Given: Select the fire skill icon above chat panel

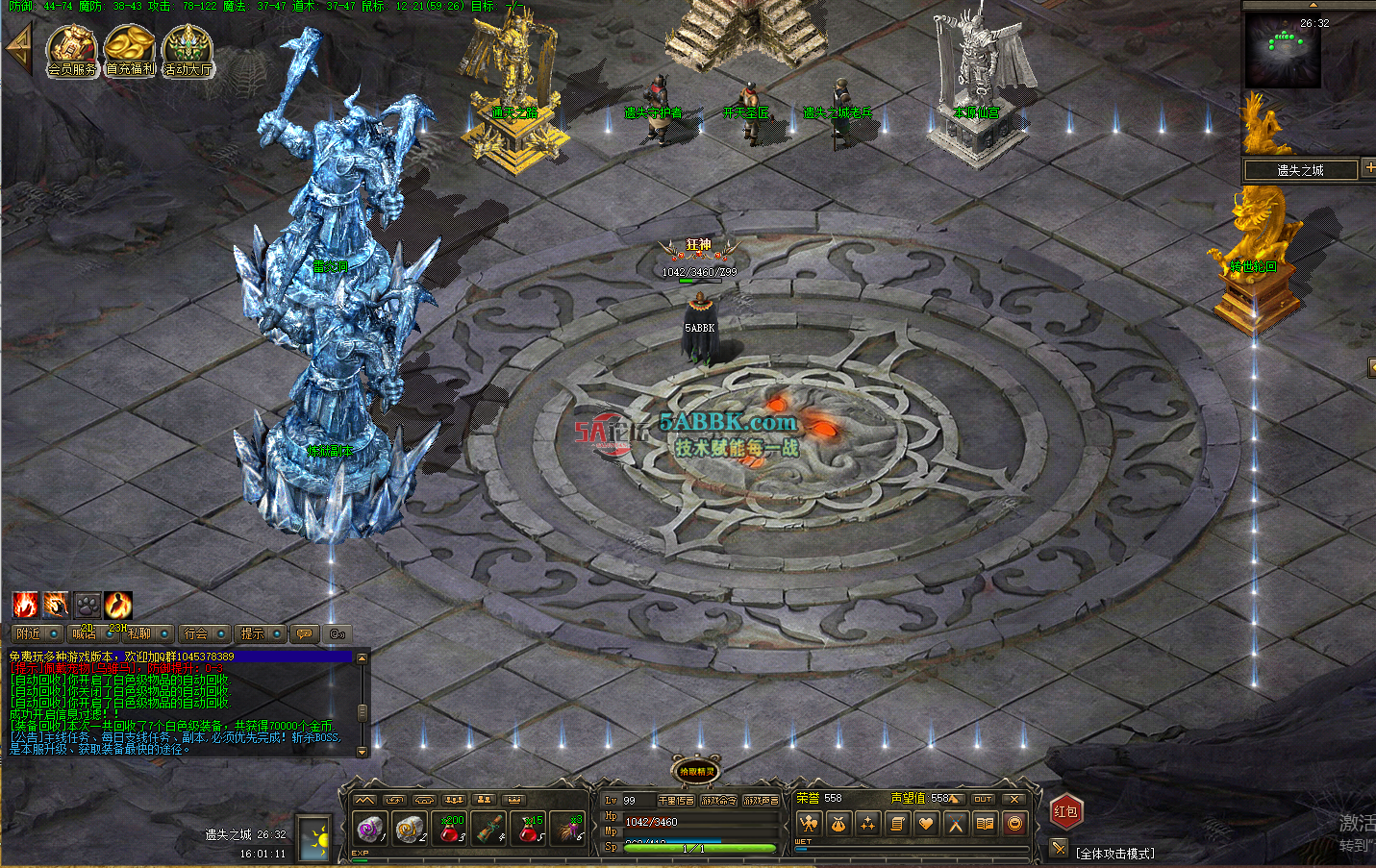Looking at the screenshot, I should [26, 604].
